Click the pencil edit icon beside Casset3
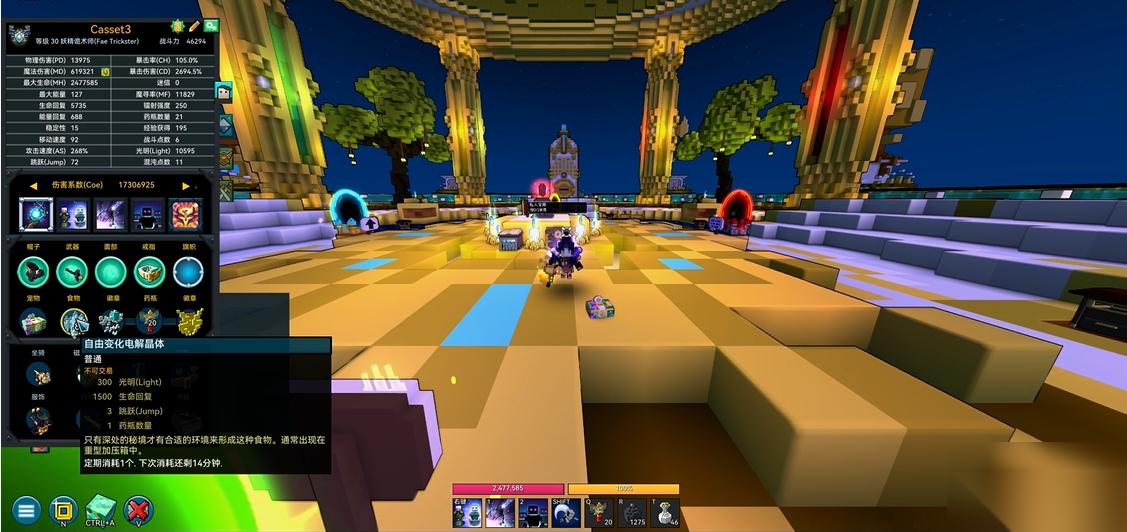Screen dimensions: 1127x532 (x=194, y=26)
